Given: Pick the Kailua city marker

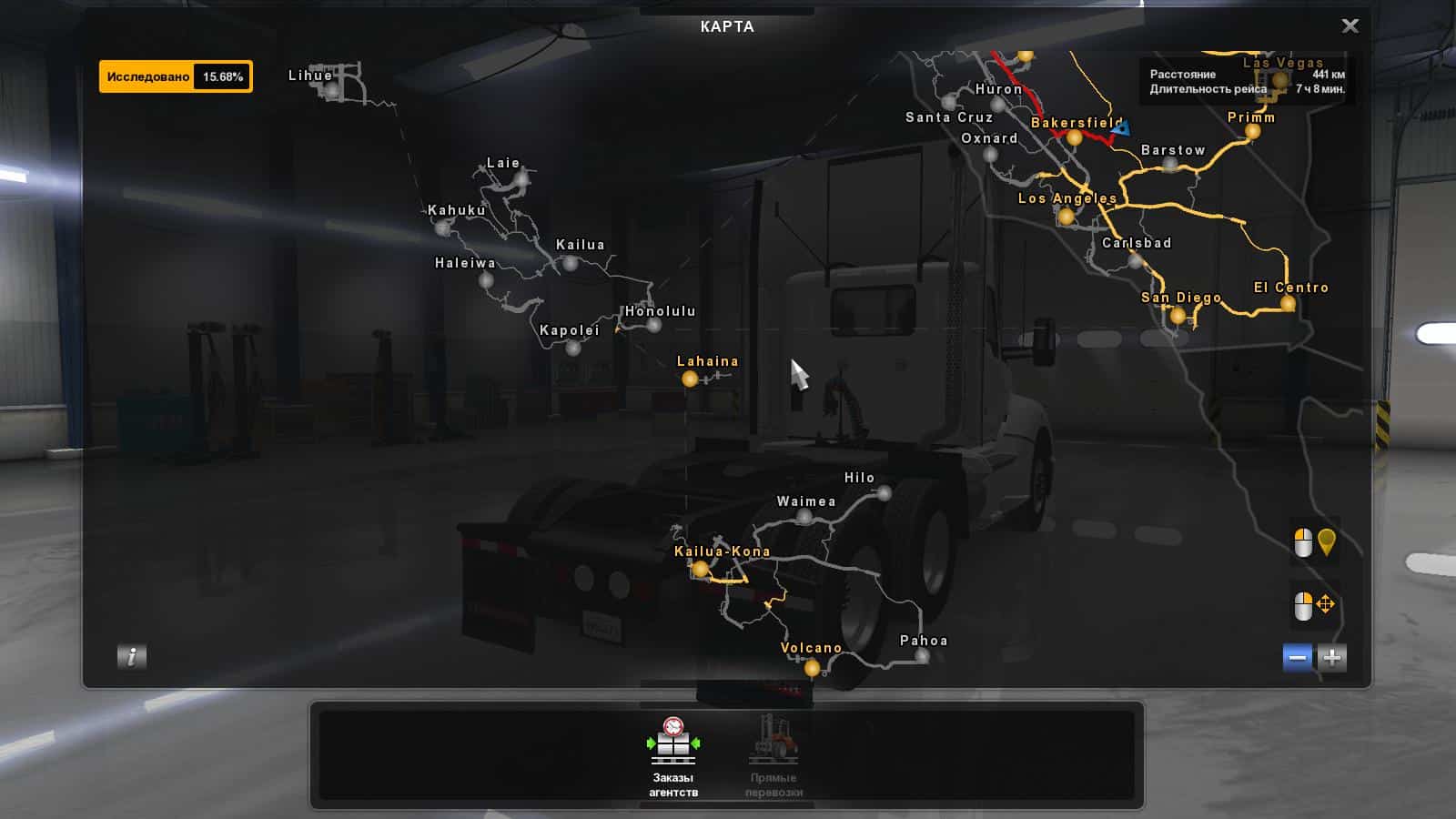Looking at the screenshot, I should [x=571, y=263].
